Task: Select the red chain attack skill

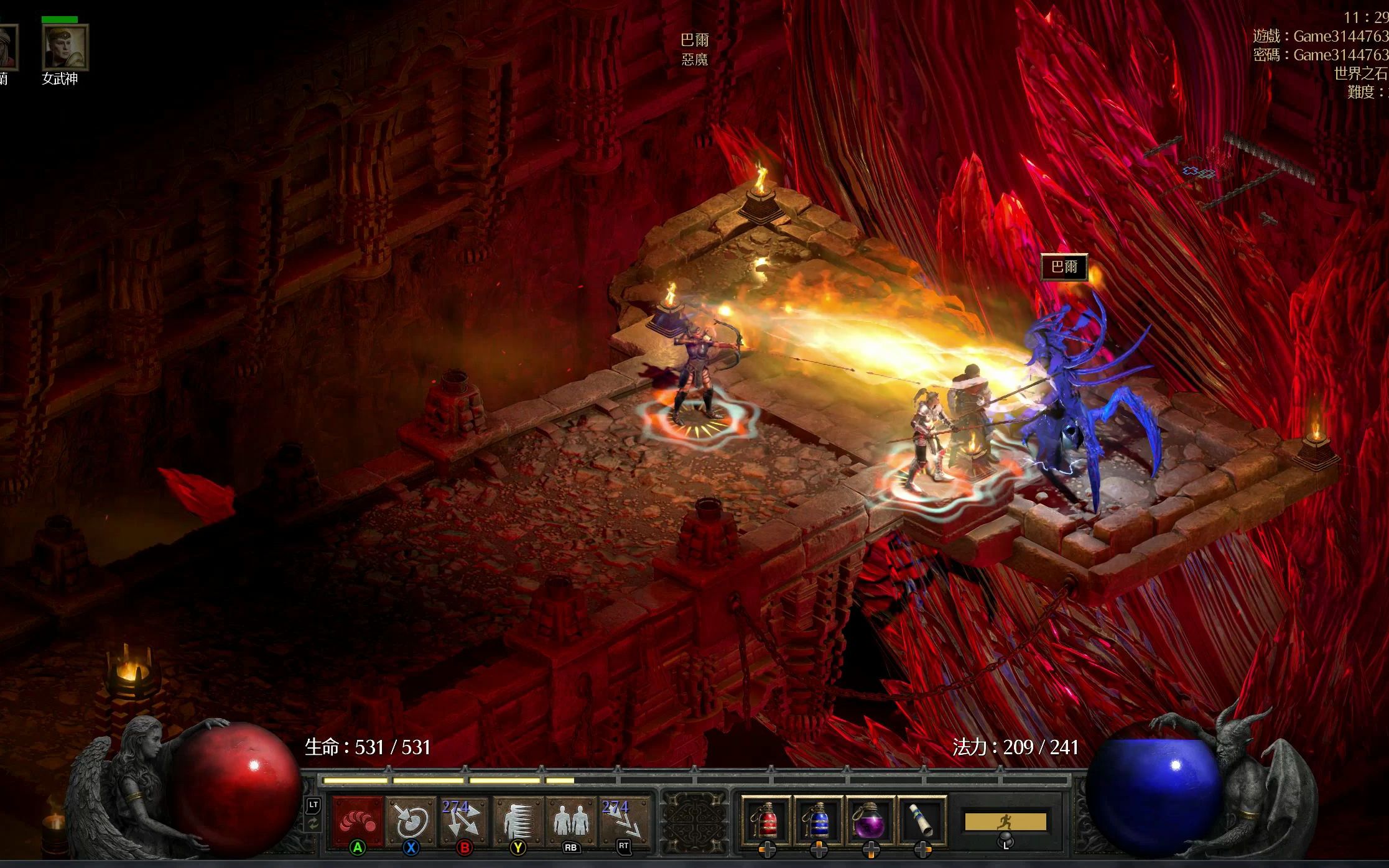Action: tap(358, 821)
